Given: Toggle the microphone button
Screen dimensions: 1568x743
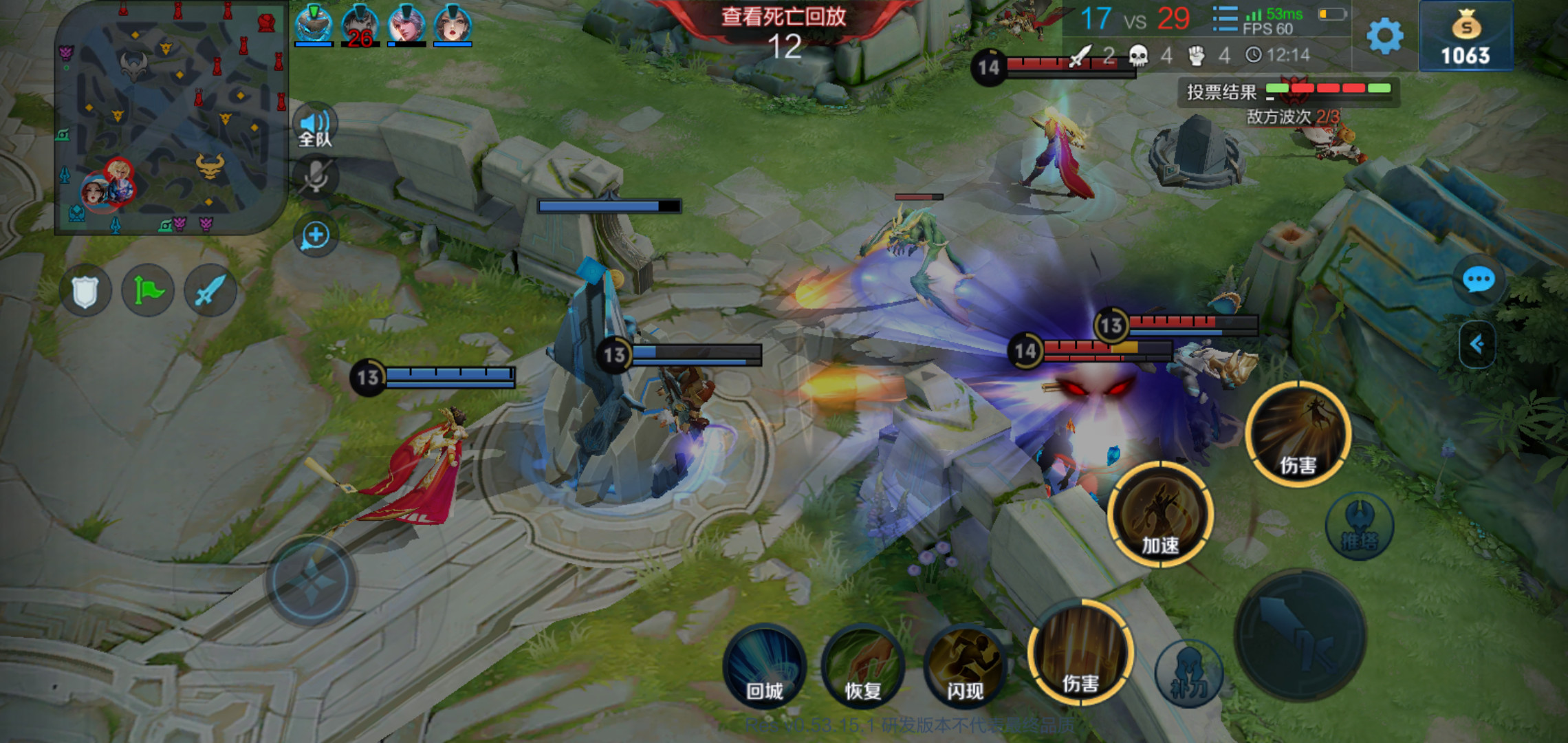Looking at the screenshot, I should [316, 177].
